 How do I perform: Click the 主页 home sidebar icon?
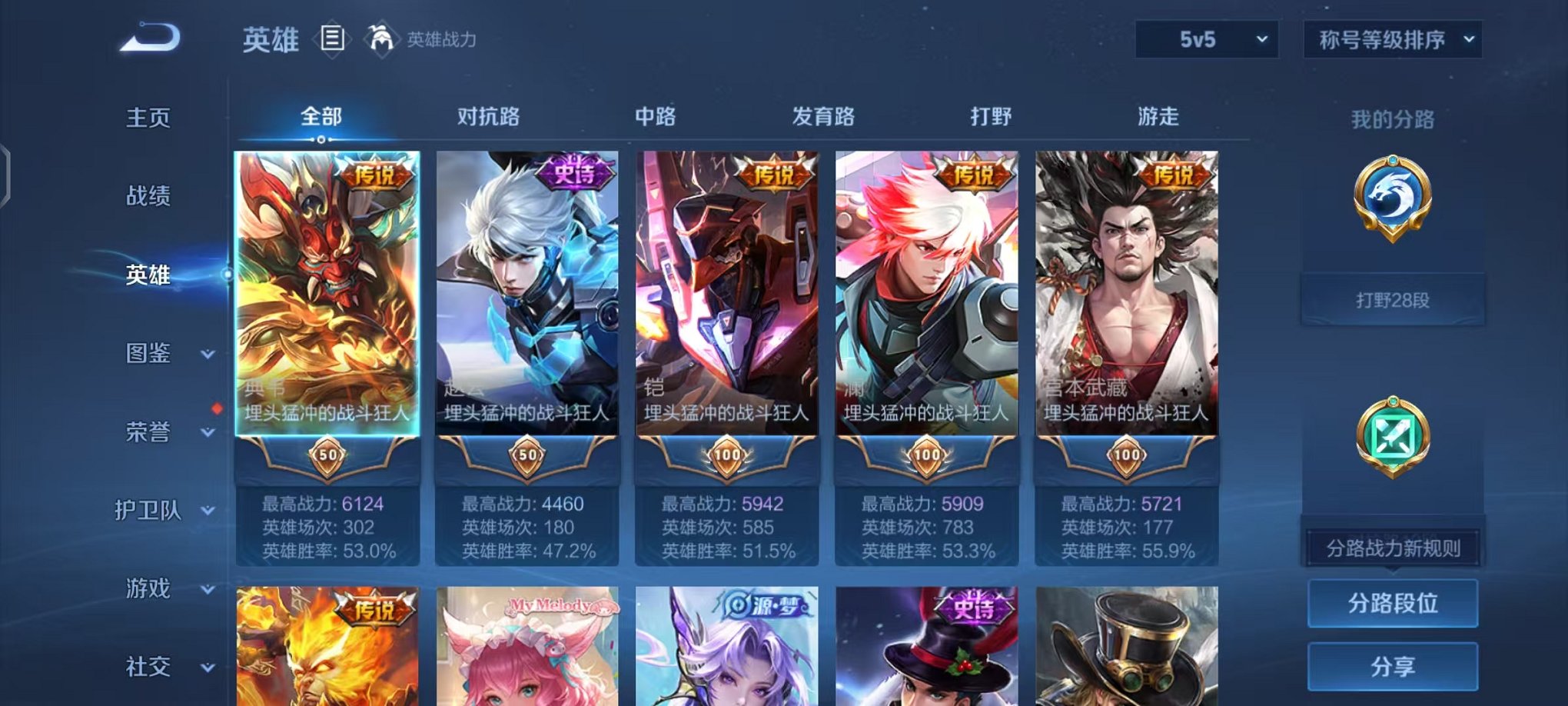(x=148, y=118)
